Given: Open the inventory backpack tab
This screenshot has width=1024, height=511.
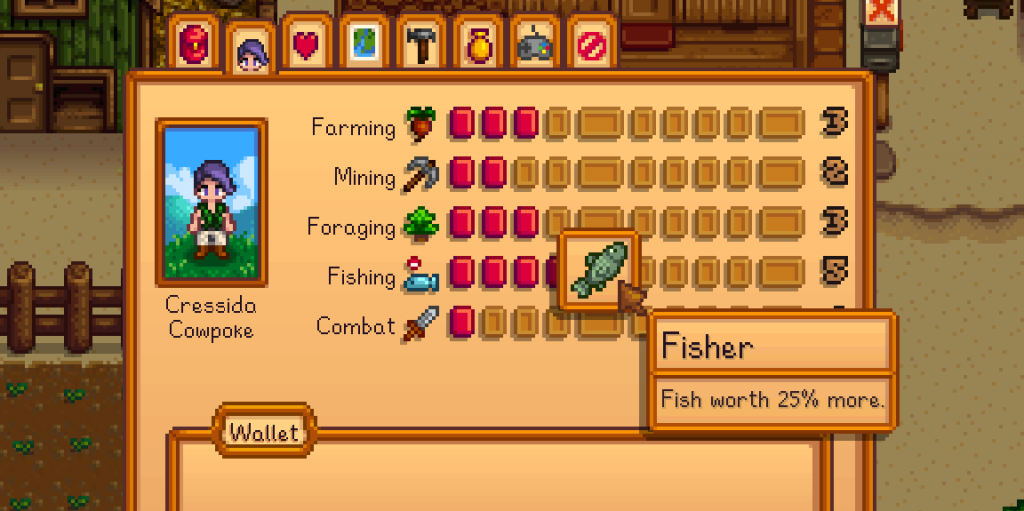Looking at the screenshot, I should (193, 43).
